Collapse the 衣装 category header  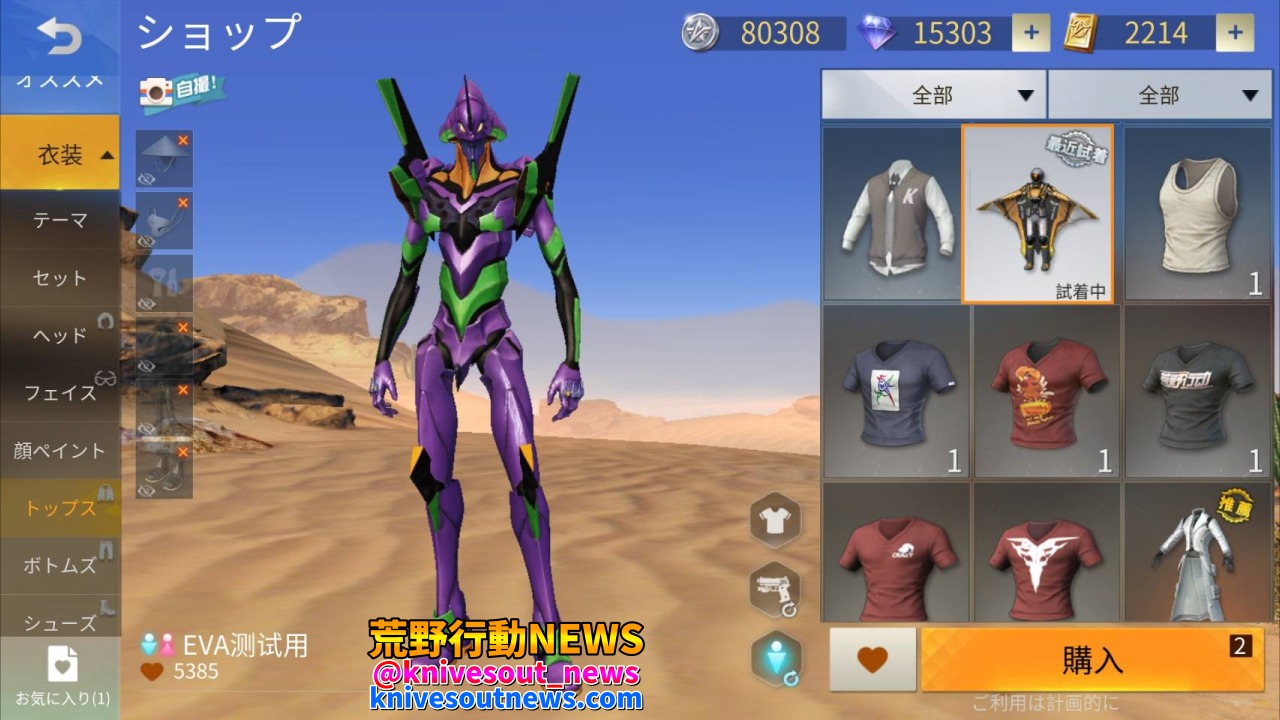60,155
